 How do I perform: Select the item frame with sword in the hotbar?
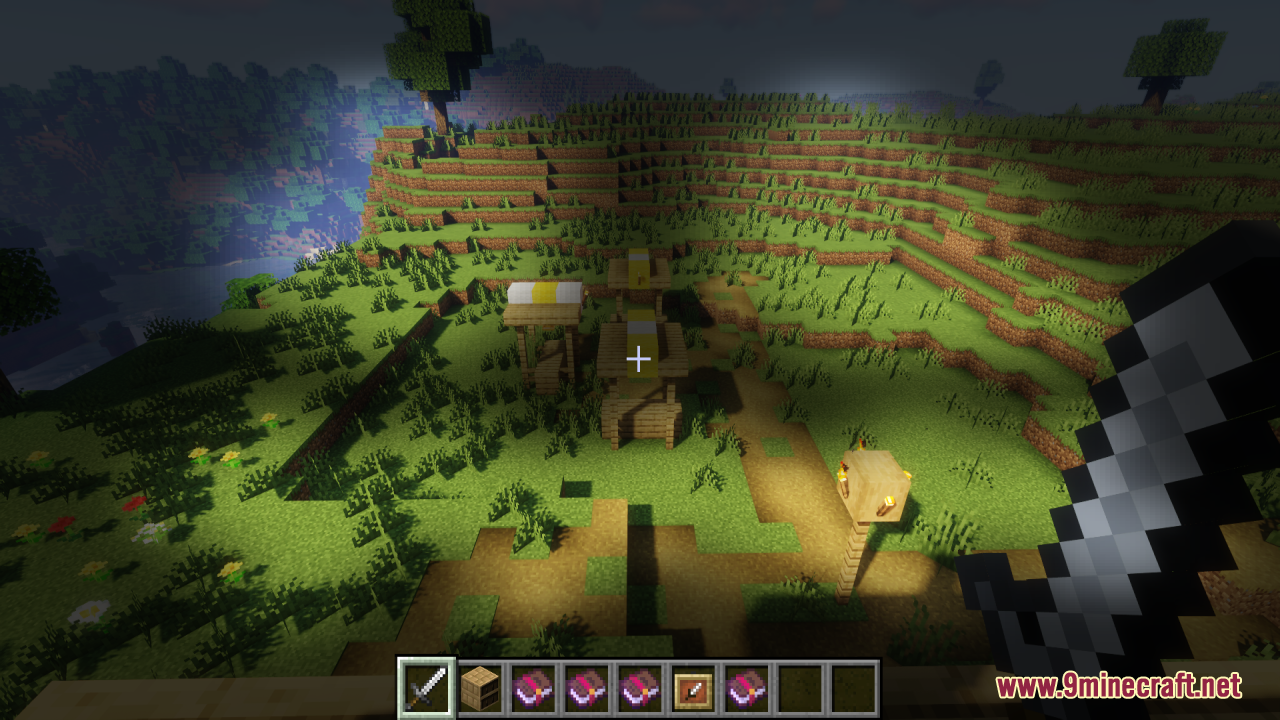coord(692,688)
